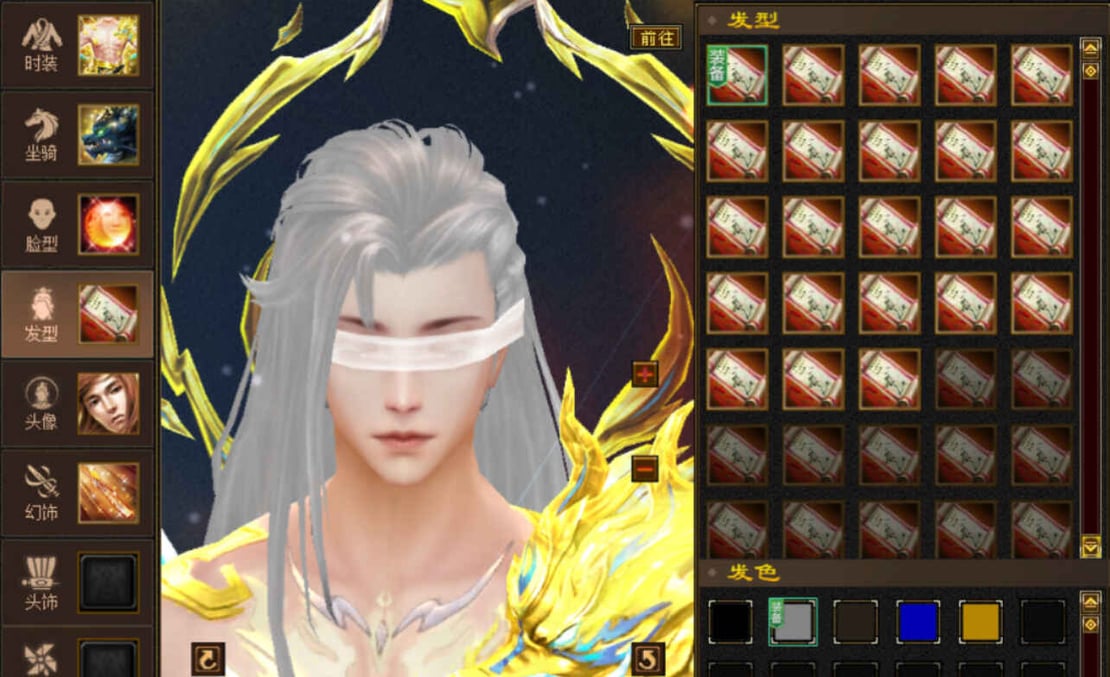The image size is (1110, 677).
Task: Open the 时装 costume category
Action: pyautogui.click(x=77, y=45)
